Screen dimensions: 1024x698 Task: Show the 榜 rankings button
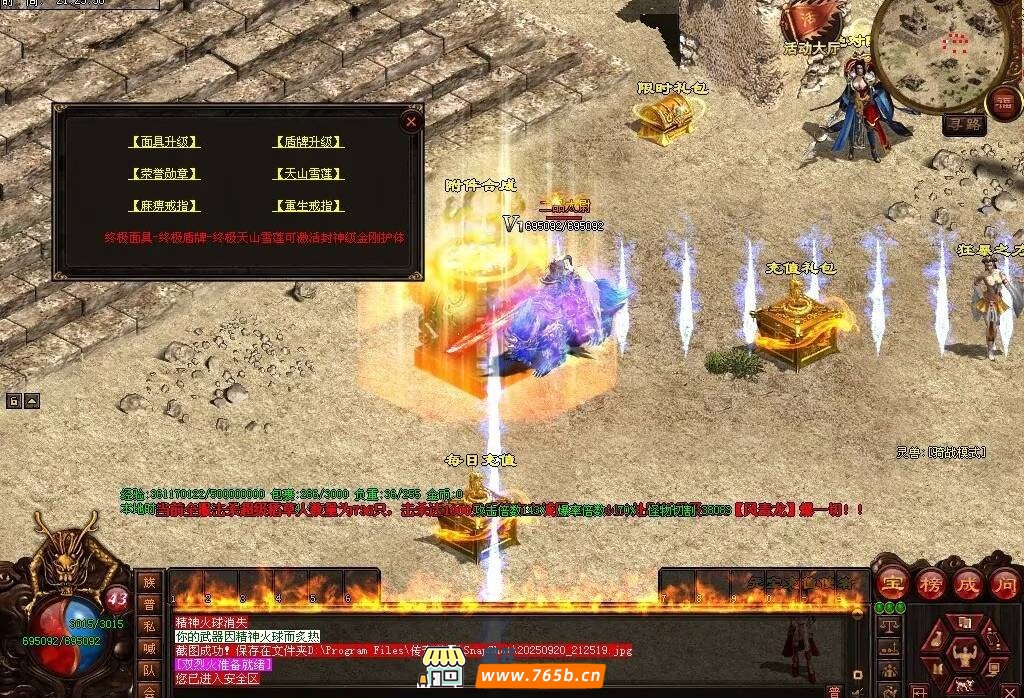coord(929,584)
